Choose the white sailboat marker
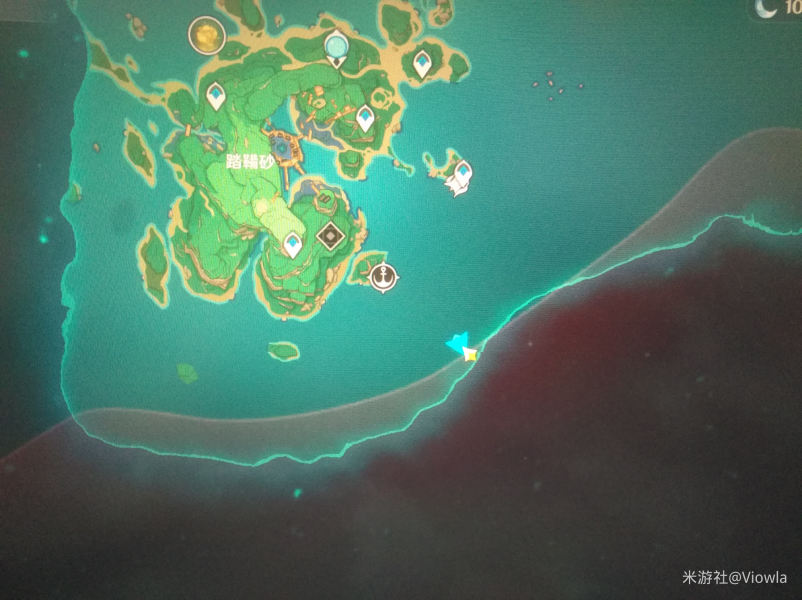The width and height of the screenshot is (802, 600). pyautogui.click(x=460, y=178)
